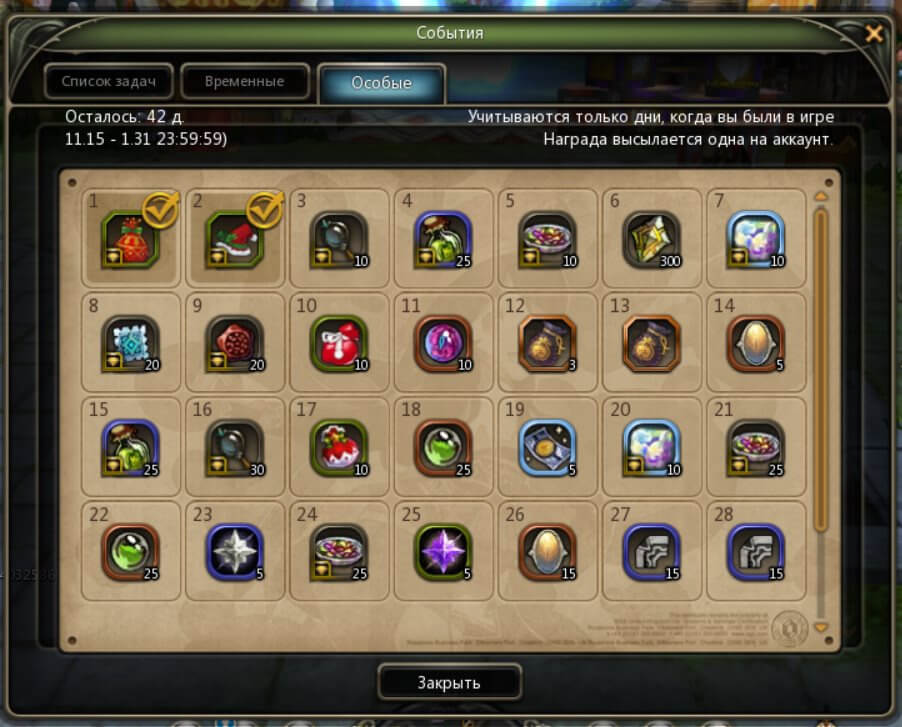This screenshot has width=902, height=727.
Task: Click the day 19 blue scroll reward
Action: [547, 447]
